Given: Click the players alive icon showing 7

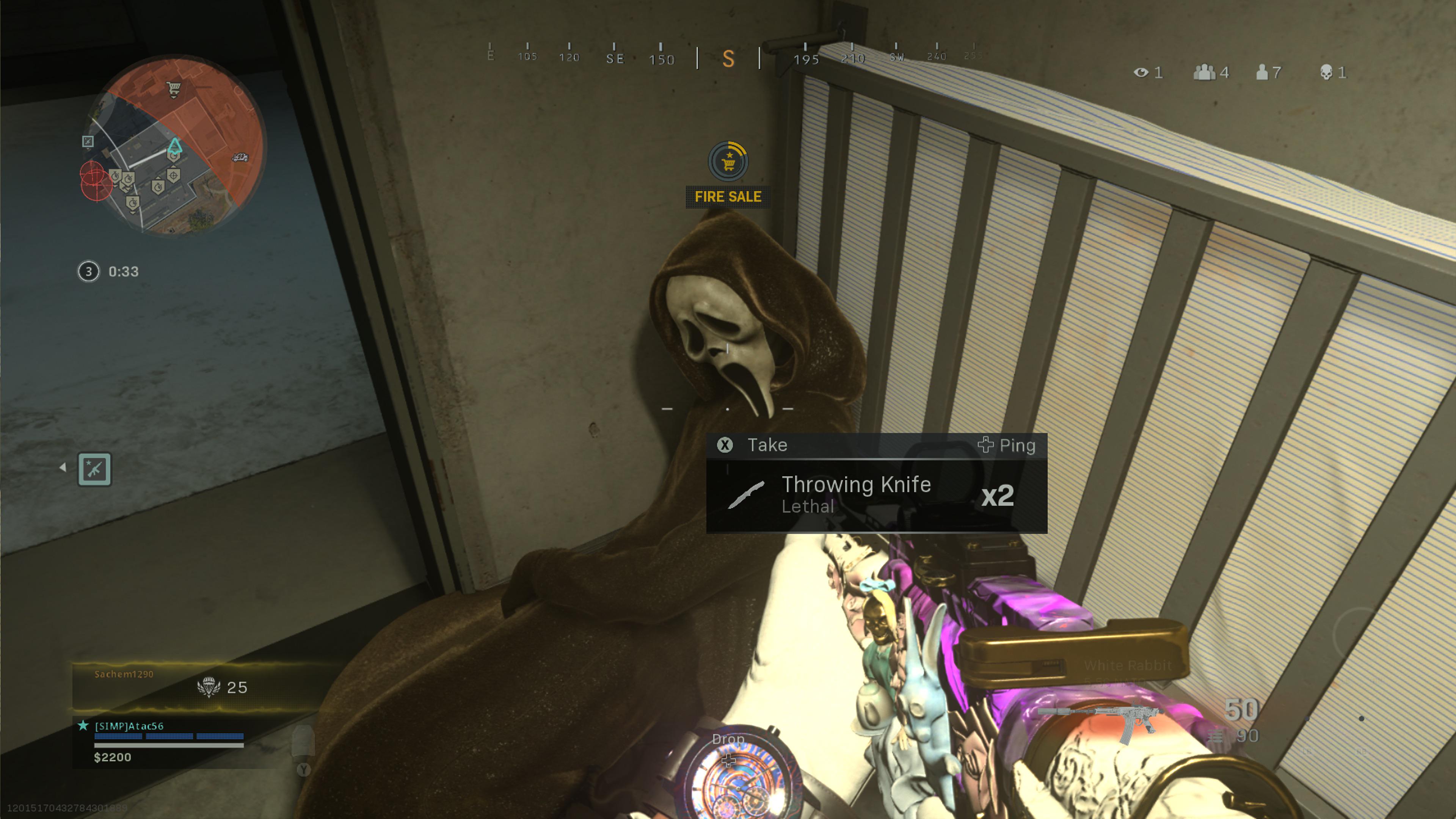Looking at the screenshot, I should pos(1263,72).
